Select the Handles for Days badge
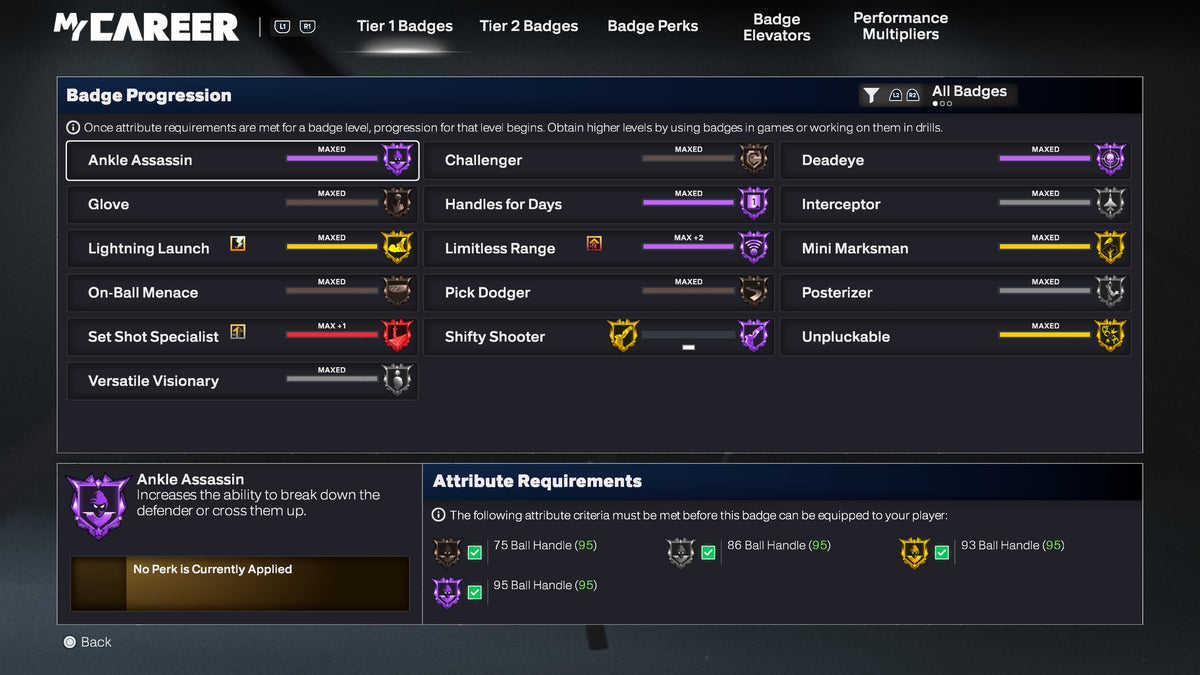Image resolution: width=1200 pixels, height=675 pixels. (598, 204)
